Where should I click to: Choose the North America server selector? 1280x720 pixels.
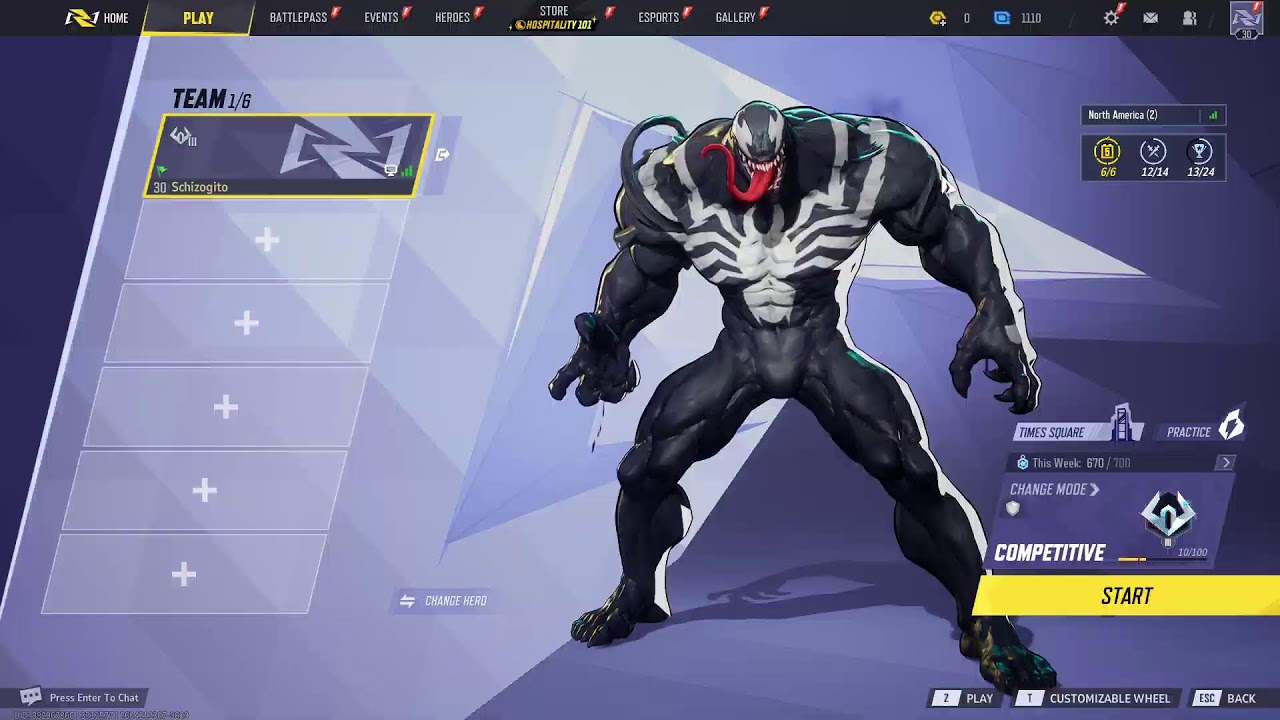point(1152,115)
